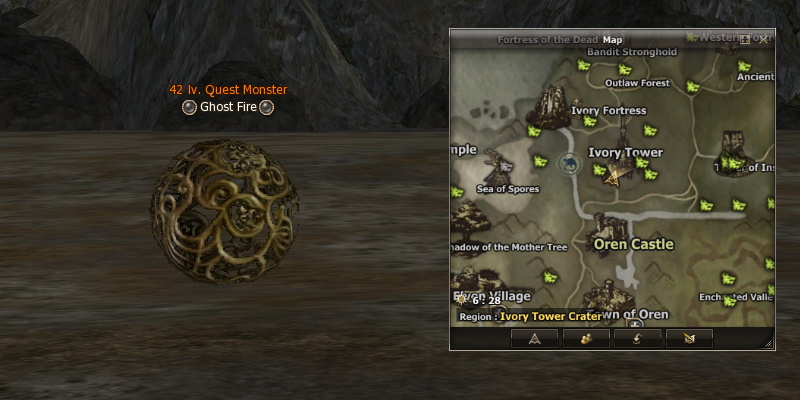
Task: Click the curved-arrow button in map toolbar
Action: click(638, 338)
